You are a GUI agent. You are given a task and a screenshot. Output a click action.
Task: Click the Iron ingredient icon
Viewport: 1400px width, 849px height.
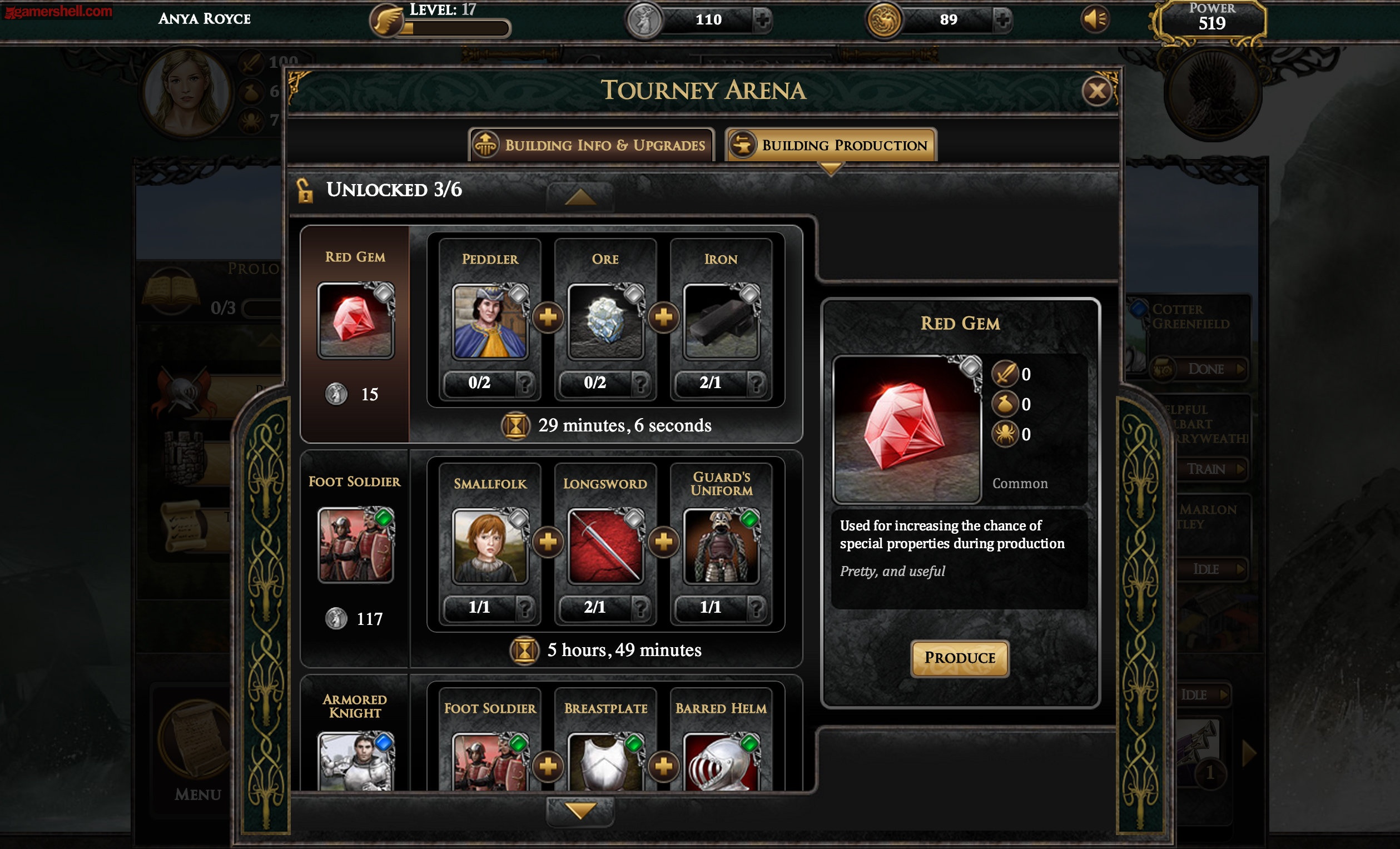(x=721, y=322)
